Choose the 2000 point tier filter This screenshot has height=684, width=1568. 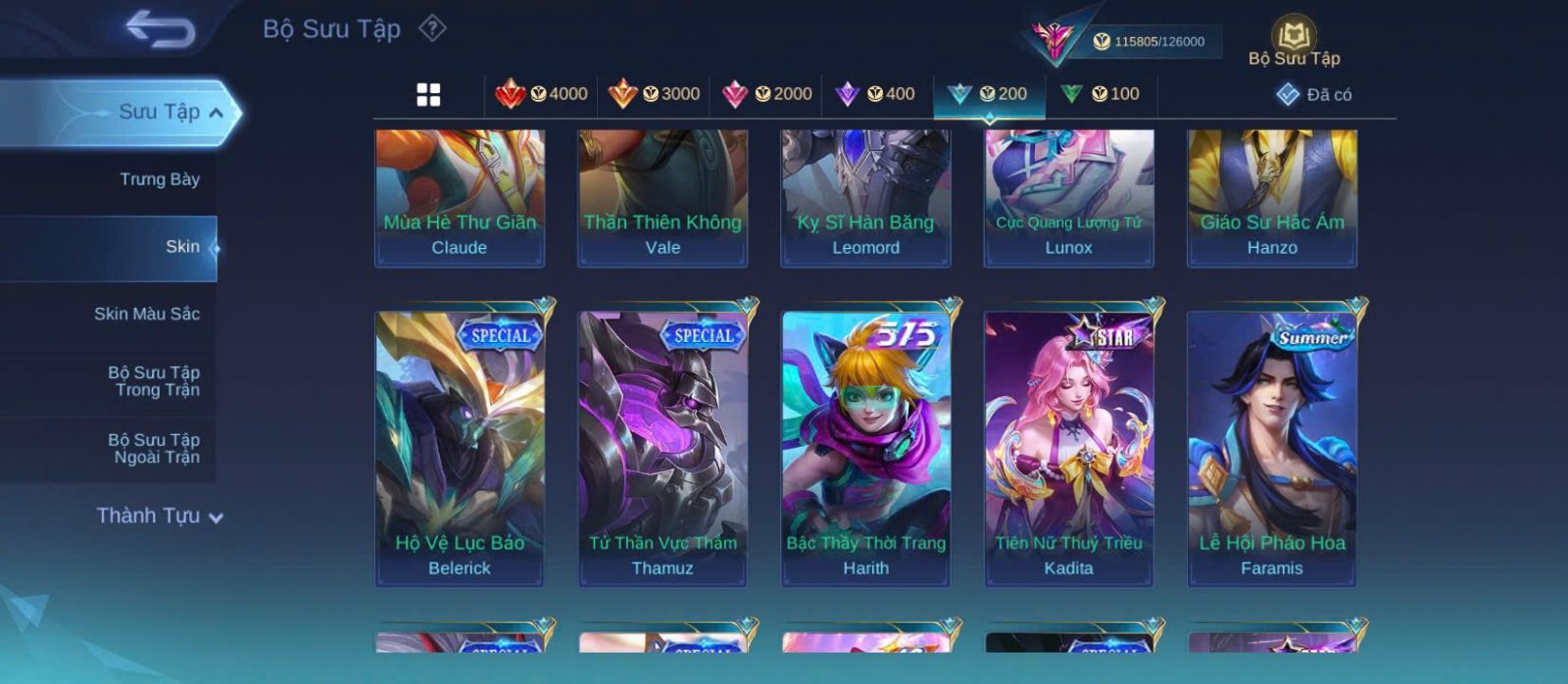coord(766,94)
